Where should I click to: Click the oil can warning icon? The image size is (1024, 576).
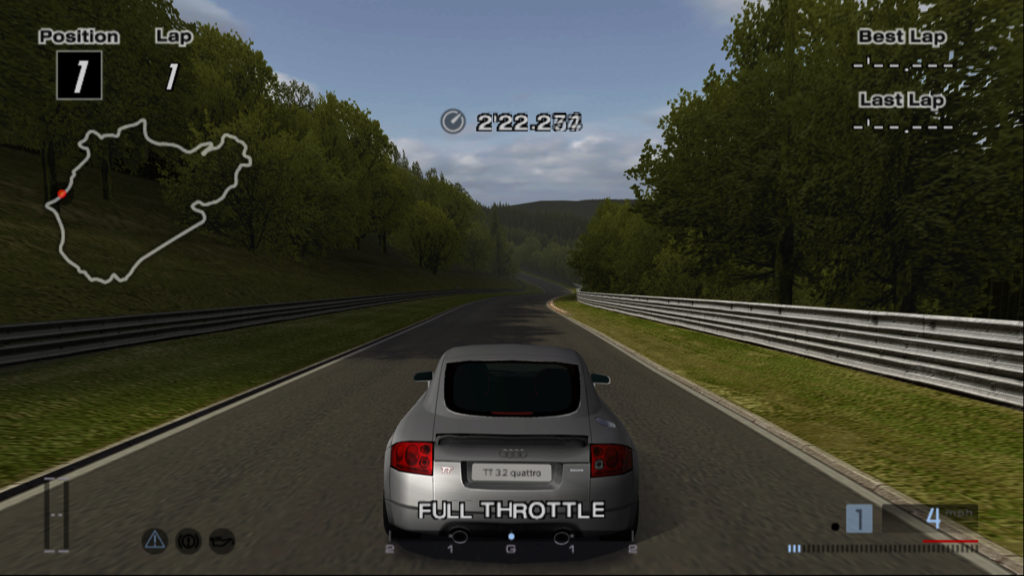(221, 541)
